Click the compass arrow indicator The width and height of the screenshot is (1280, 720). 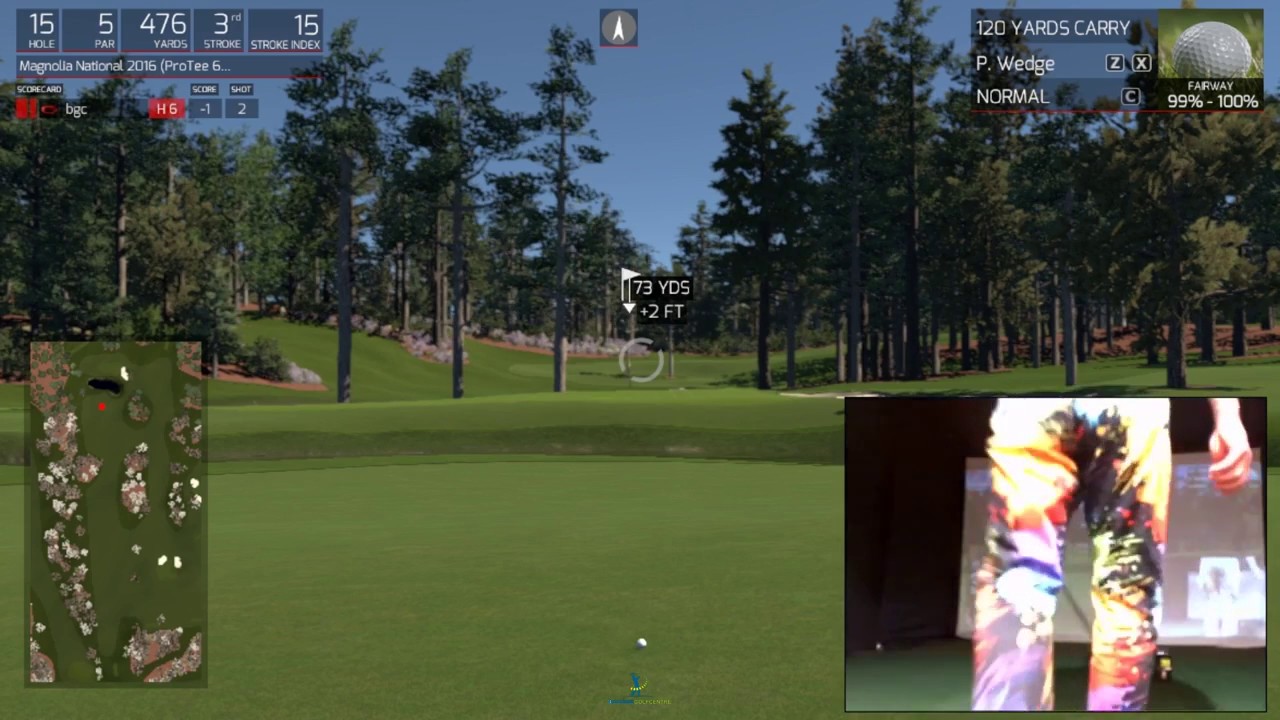point(619,28)
